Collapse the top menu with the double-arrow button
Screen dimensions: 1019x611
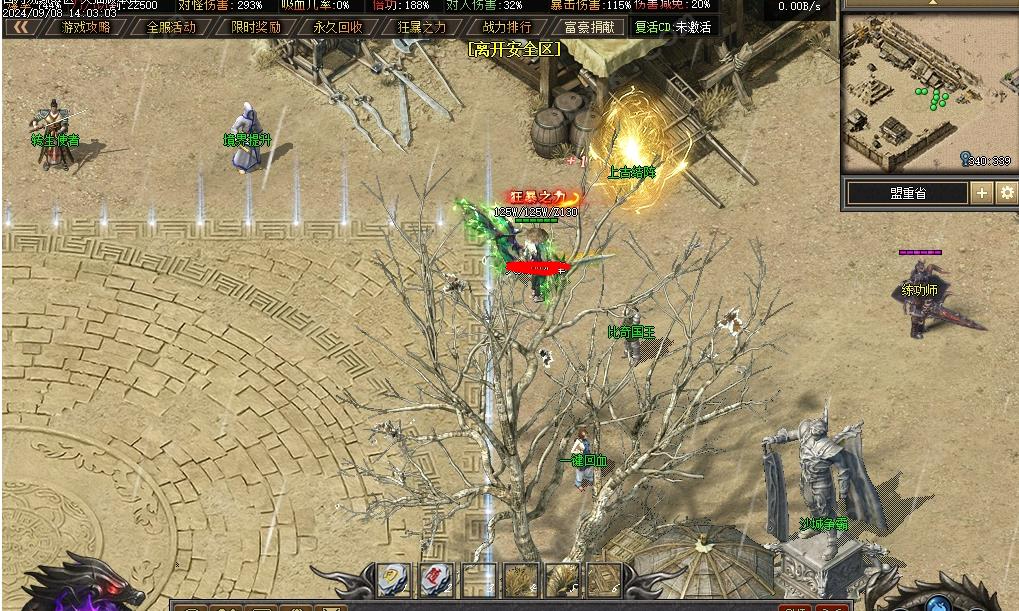tap(17, 27)
